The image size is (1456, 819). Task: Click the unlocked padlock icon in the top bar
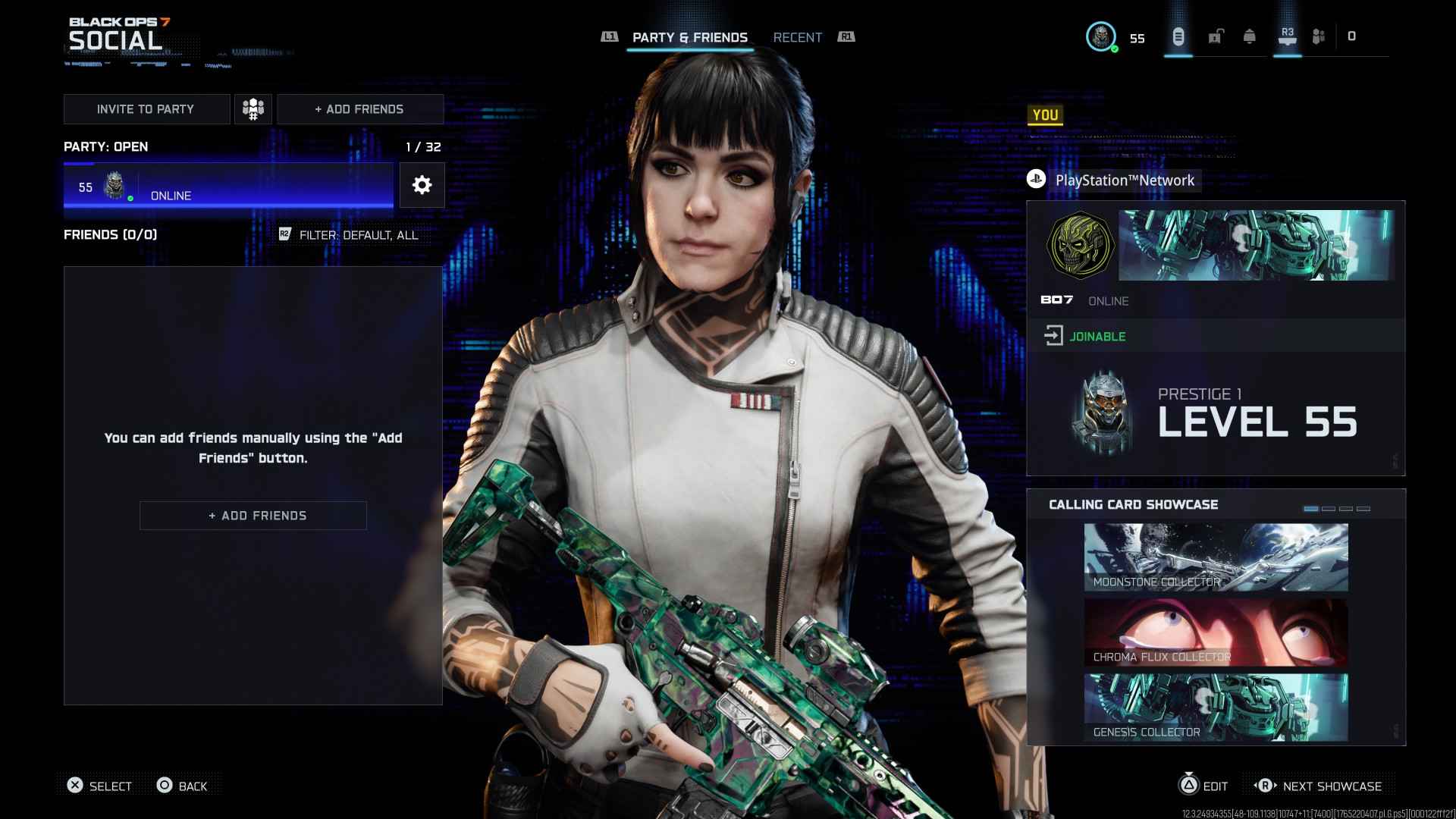(1216, 36)
